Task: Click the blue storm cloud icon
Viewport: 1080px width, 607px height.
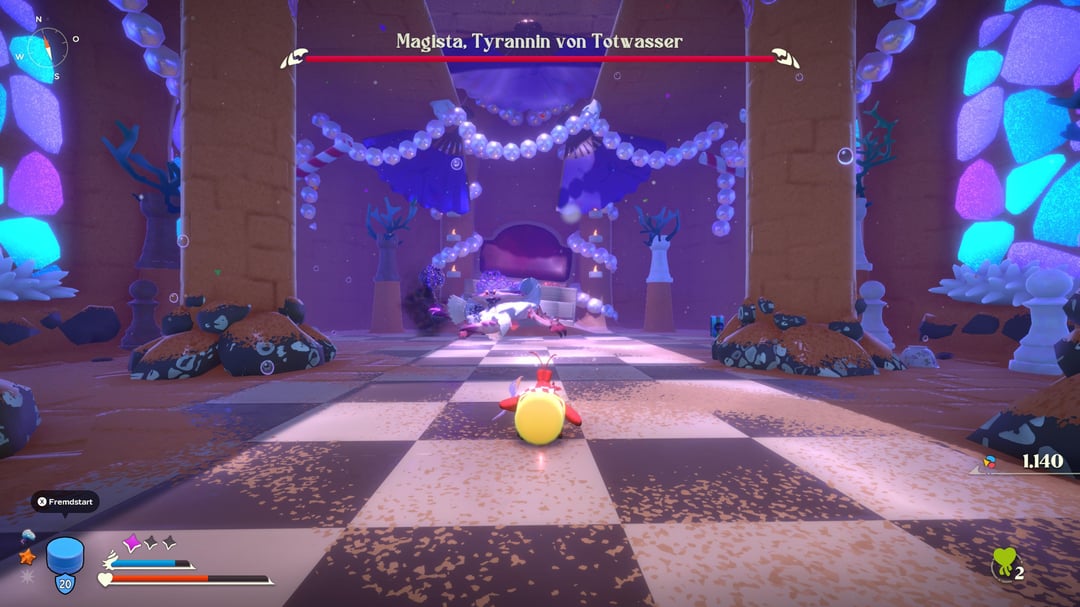Action: (27, 535)
